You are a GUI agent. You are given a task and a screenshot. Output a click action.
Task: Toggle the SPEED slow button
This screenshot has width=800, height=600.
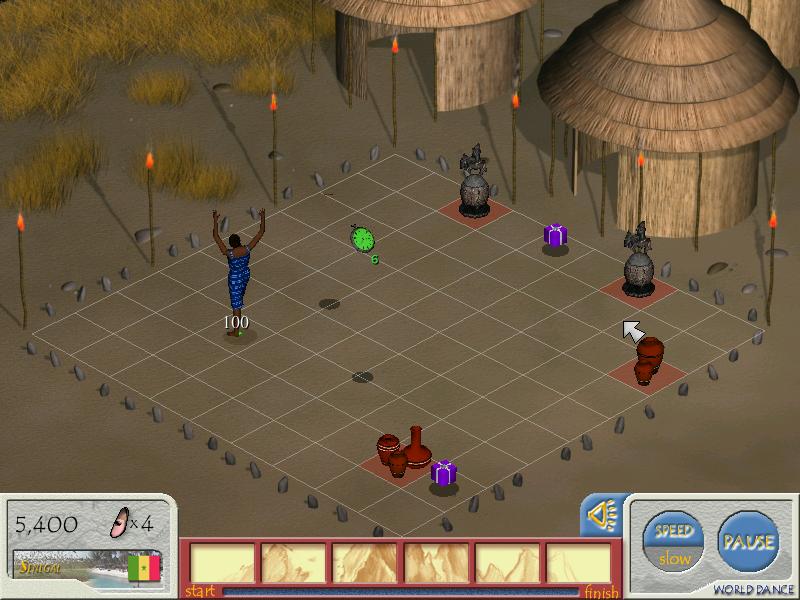point(673,543)
